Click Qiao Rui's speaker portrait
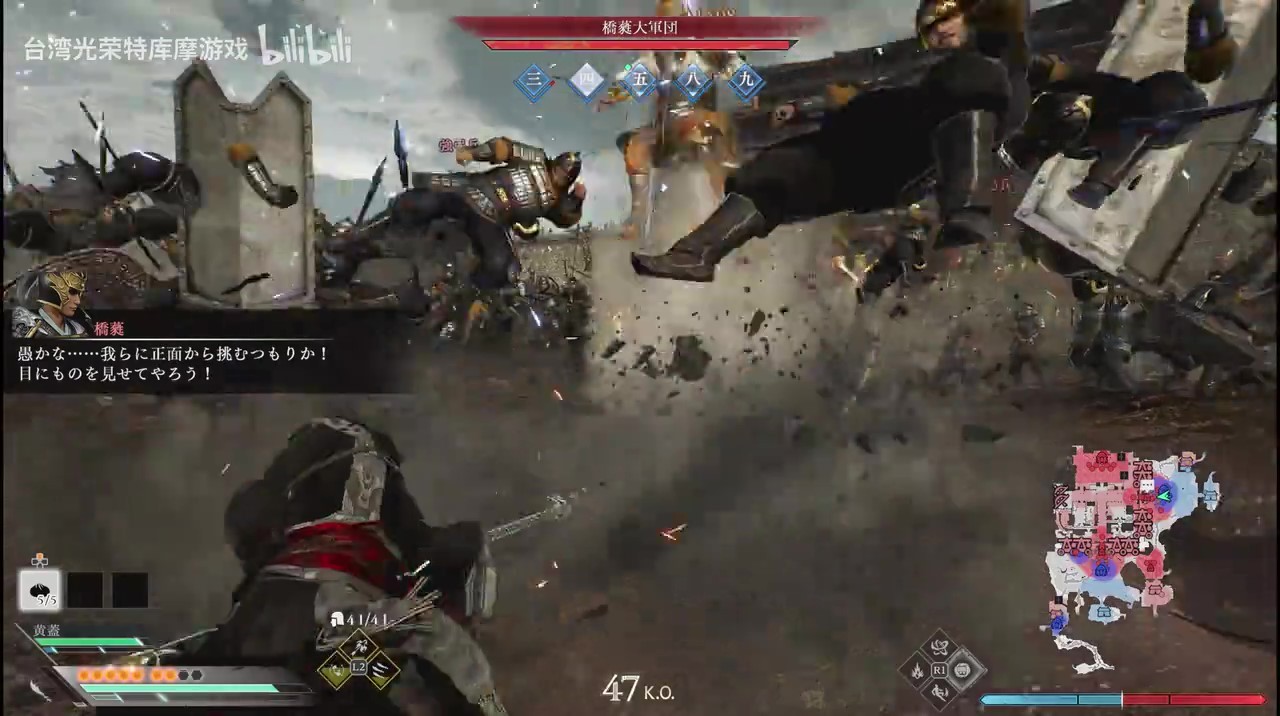This screenshot has height=716, width=1280. pyautogui.click(x=45, y=302)
